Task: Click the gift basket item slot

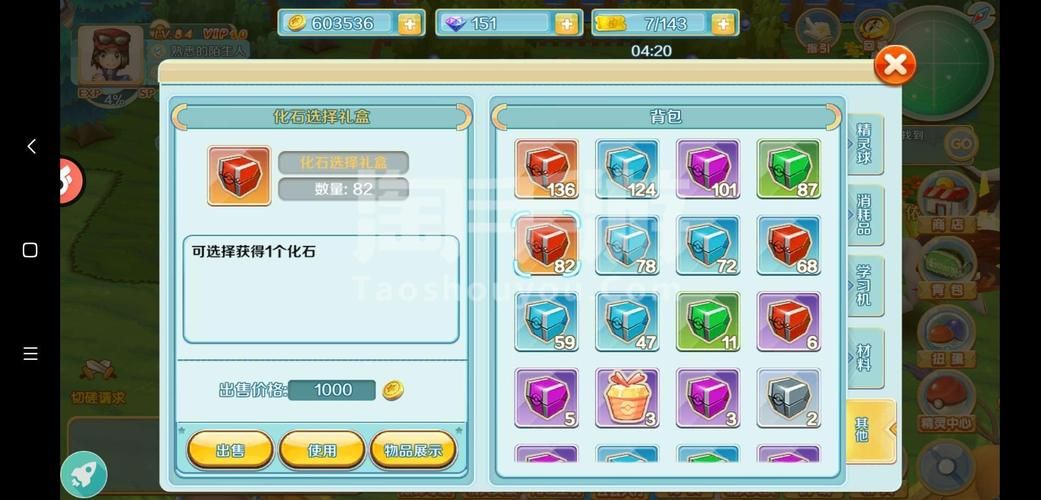Action: [x=627, y=398]
